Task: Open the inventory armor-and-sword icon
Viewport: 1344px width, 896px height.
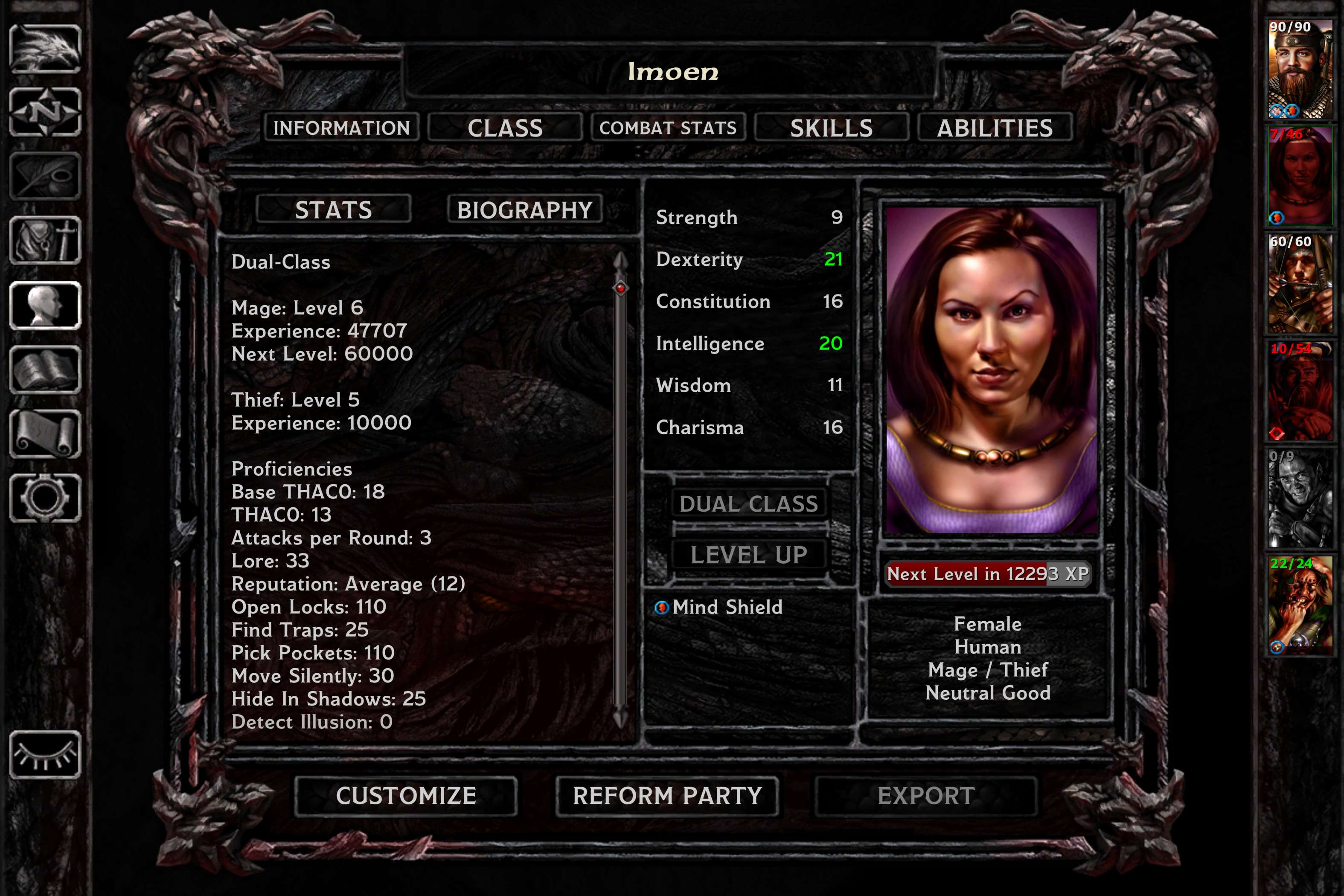Action: 45,241
